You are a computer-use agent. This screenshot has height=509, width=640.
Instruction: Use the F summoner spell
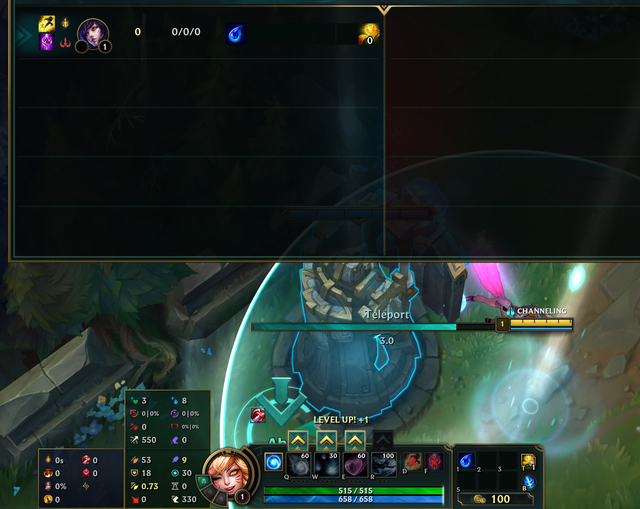coord(434,462)
